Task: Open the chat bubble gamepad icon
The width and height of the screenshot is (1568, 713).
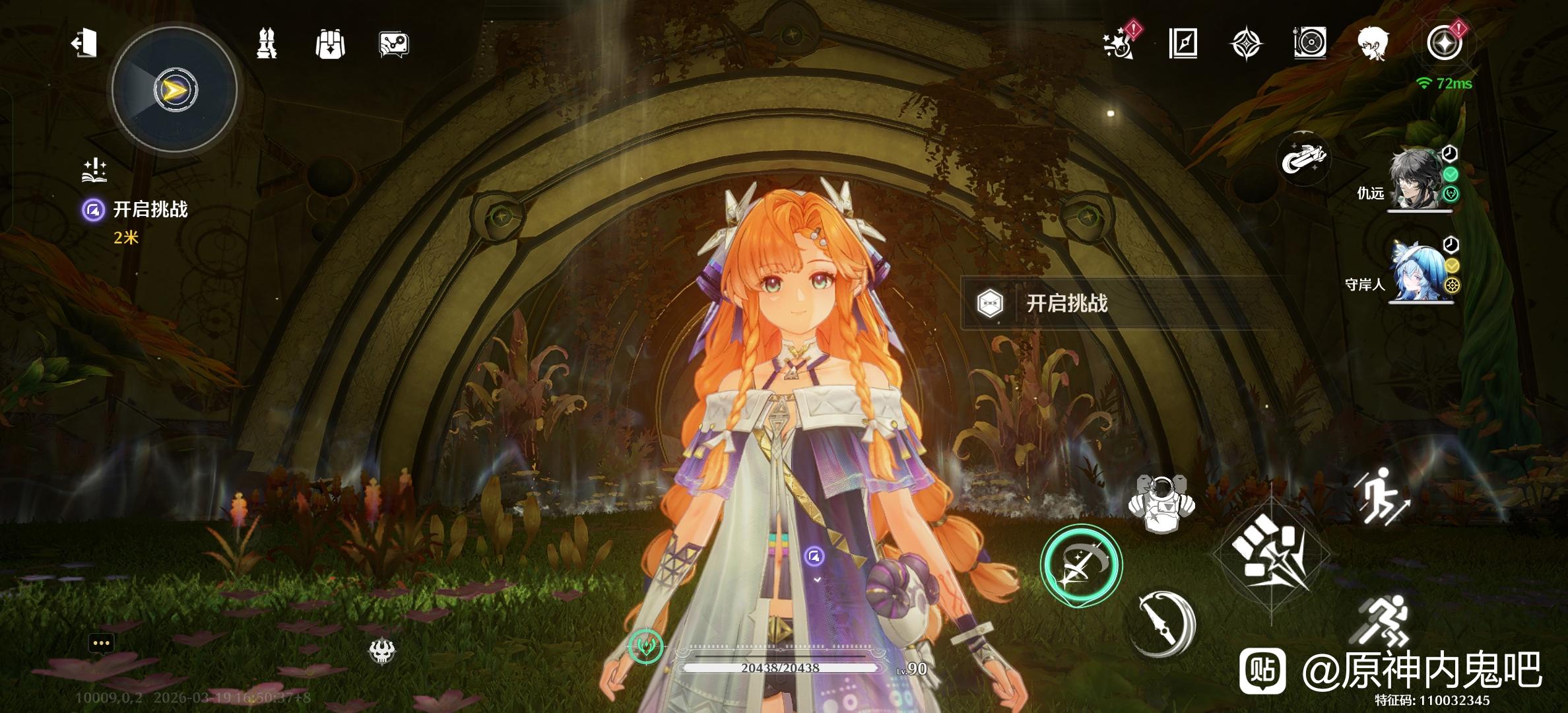Action: 394,44
